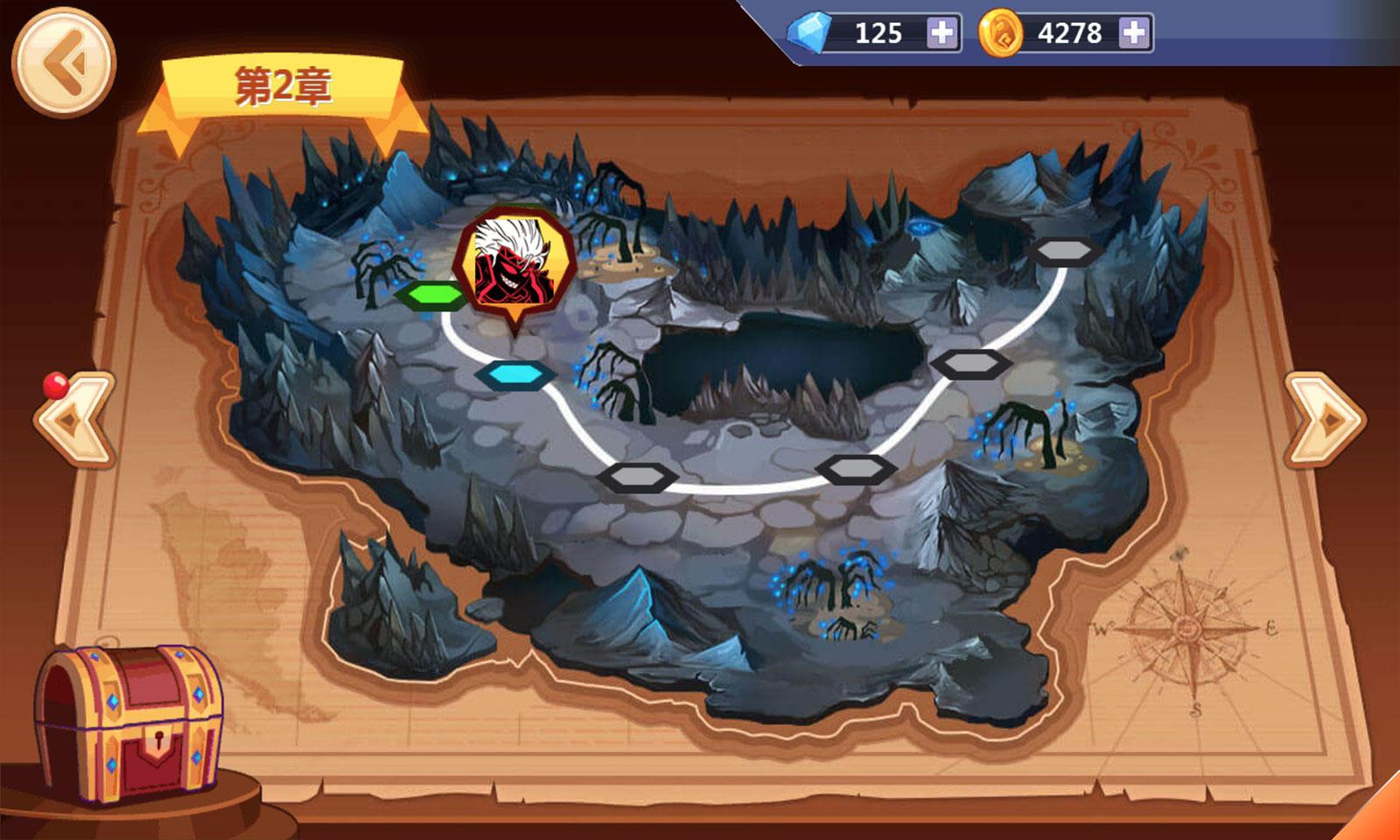Viewport: 1400px width, 840px height.
Task: Open the treasure chest reward
Action: pyautogui.click(x=128, y=723)
